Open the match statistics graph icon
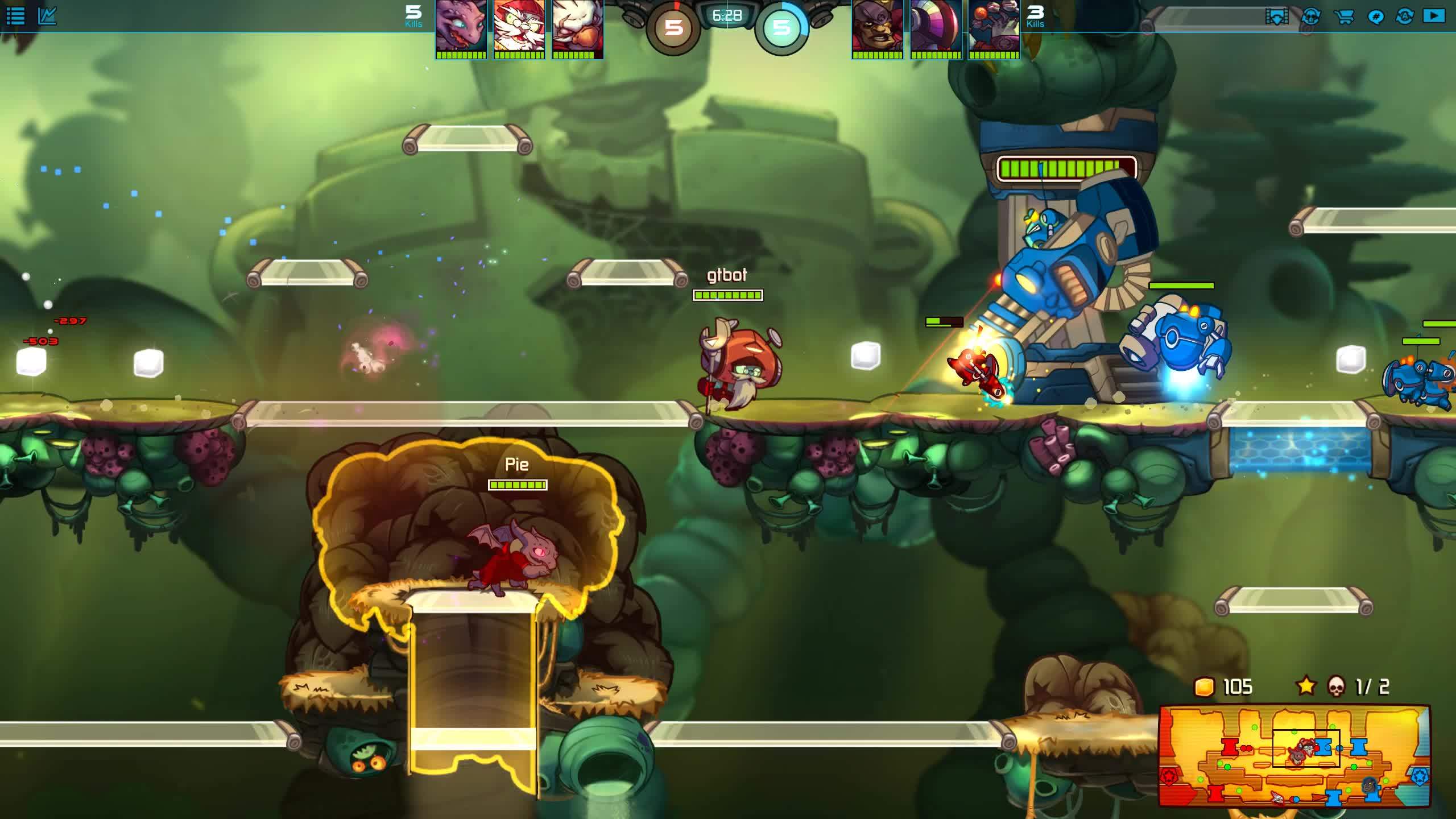The image size is (1456, 819). click(48, 15)
